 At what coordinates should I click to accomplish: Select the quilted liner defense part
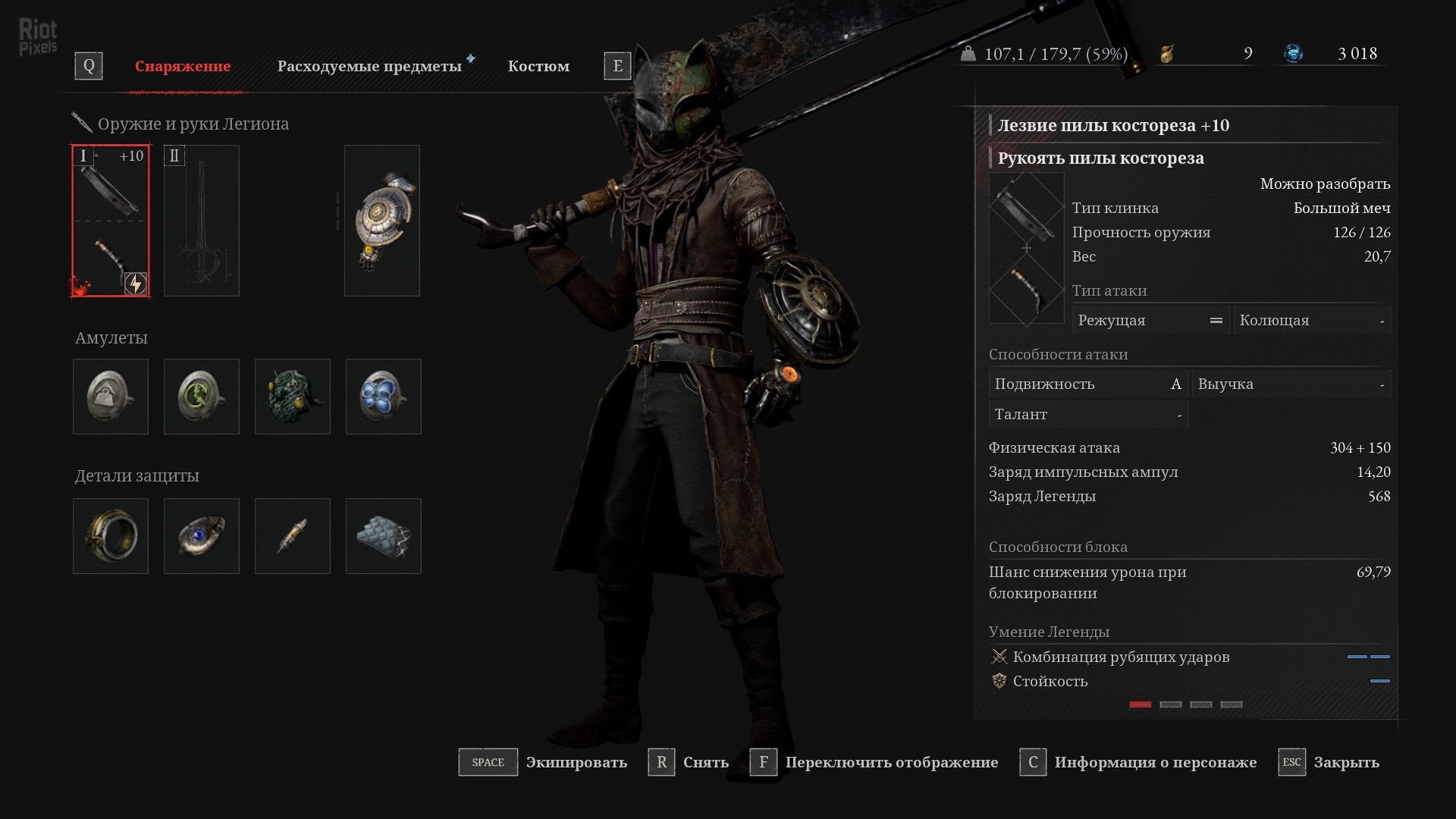click(x=384, y=536)
